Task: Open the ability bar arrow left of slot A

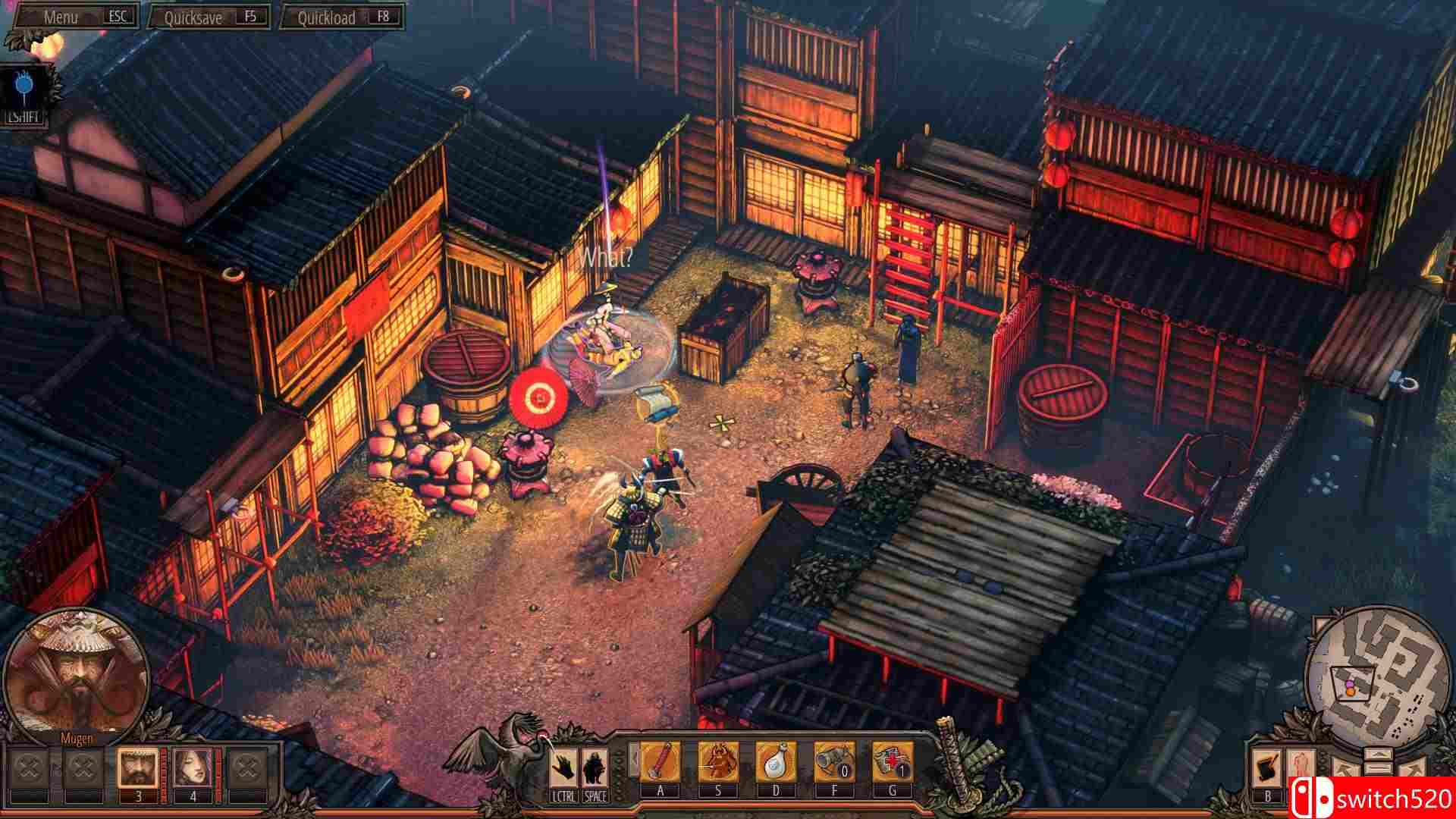Action: [634, 758]
